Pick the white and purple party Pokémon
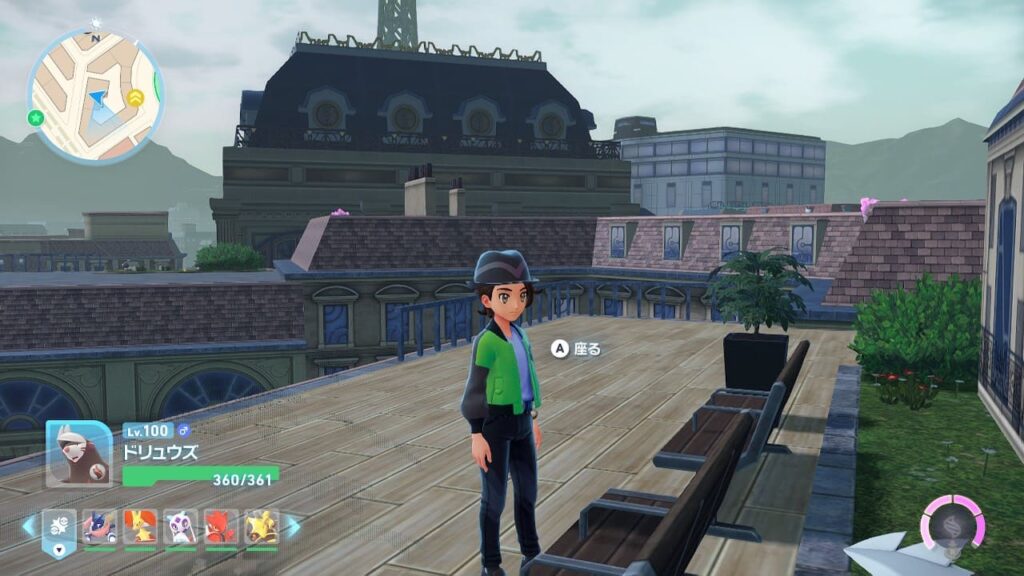Image resolution: width=1024 pixels, height=576 pixels. click(181, 526)
